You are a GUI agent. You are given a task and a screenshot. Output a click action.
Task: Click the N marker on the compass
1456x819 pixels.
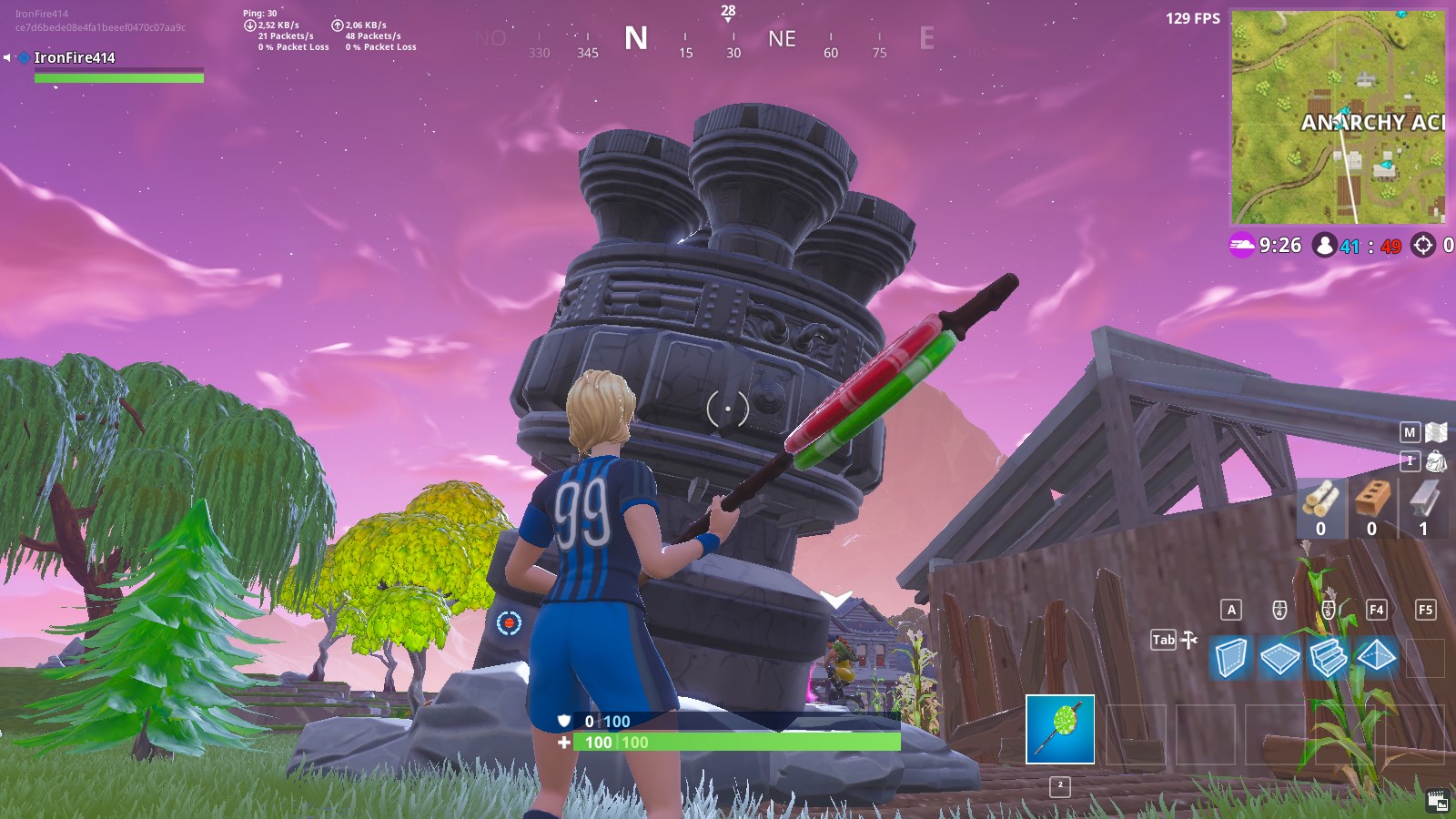click(638, 39)
